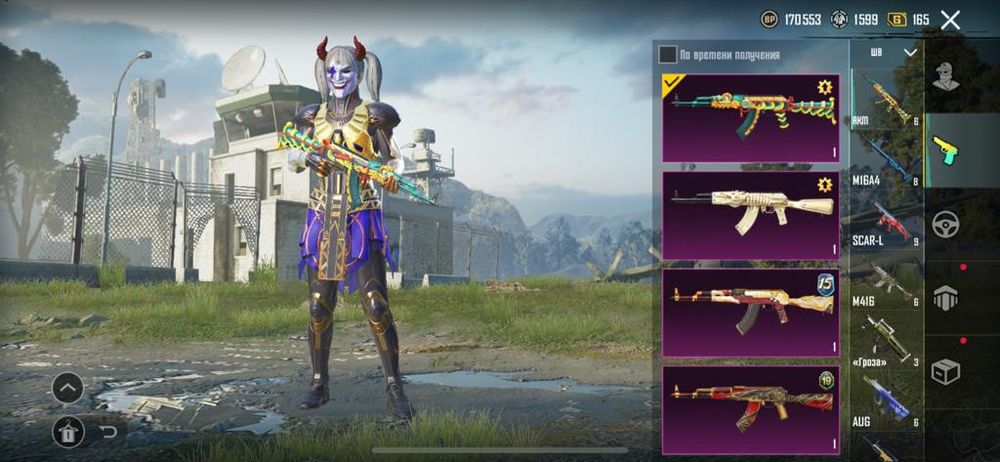
Task: Open the clothes hanger wardrobe button
Action: [x=68, y=431]
